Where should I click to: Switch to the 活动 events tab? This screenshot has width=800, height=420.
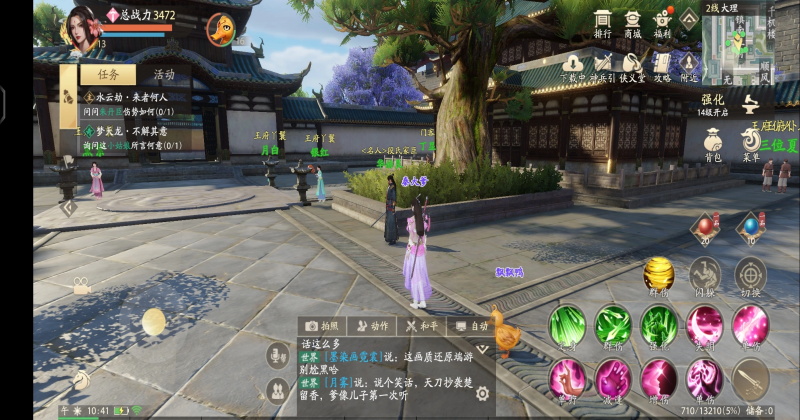[164, 74]
